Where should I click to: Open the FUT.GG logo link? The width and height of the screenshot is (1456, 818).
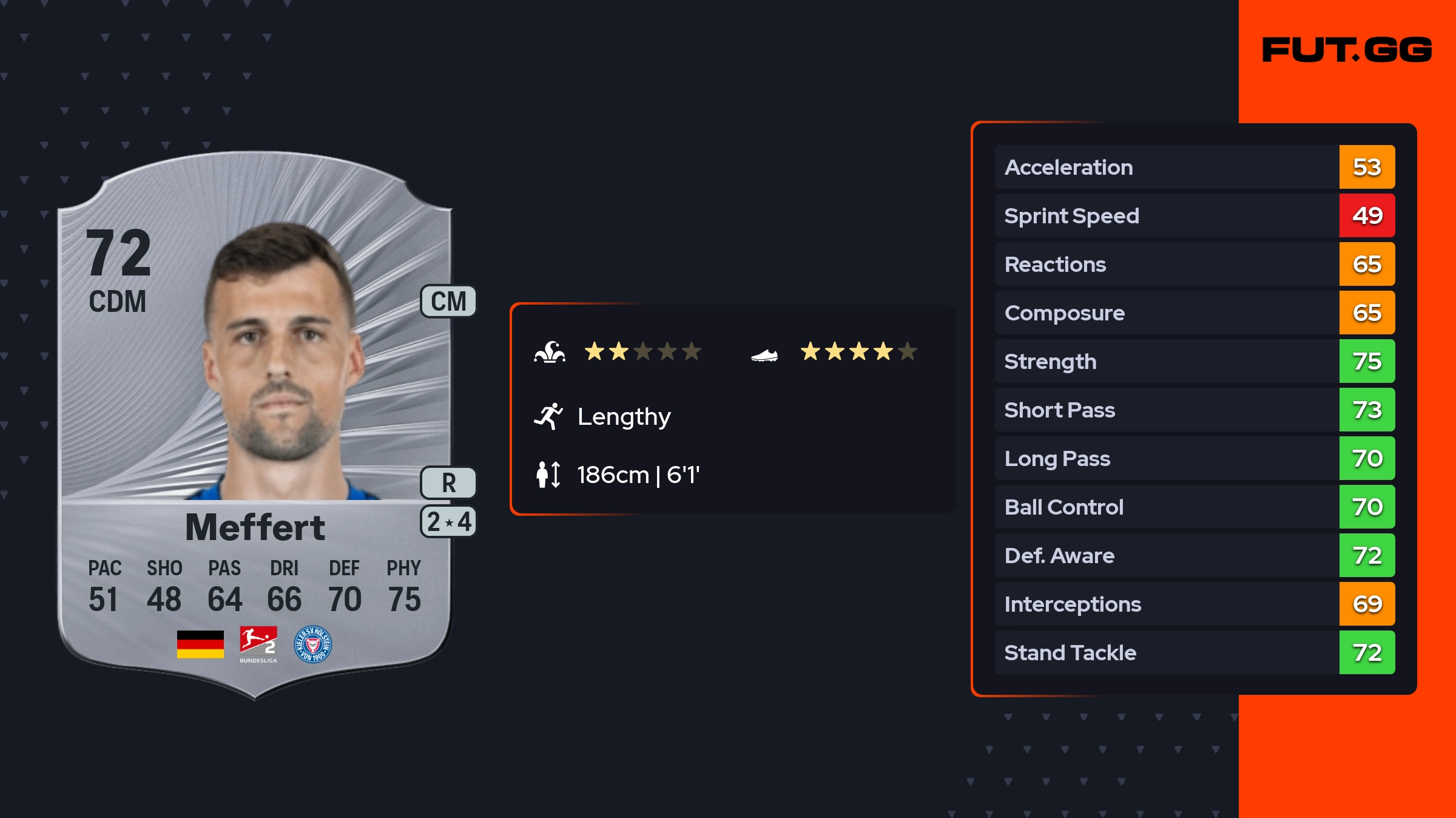[x=1347, y=50]
